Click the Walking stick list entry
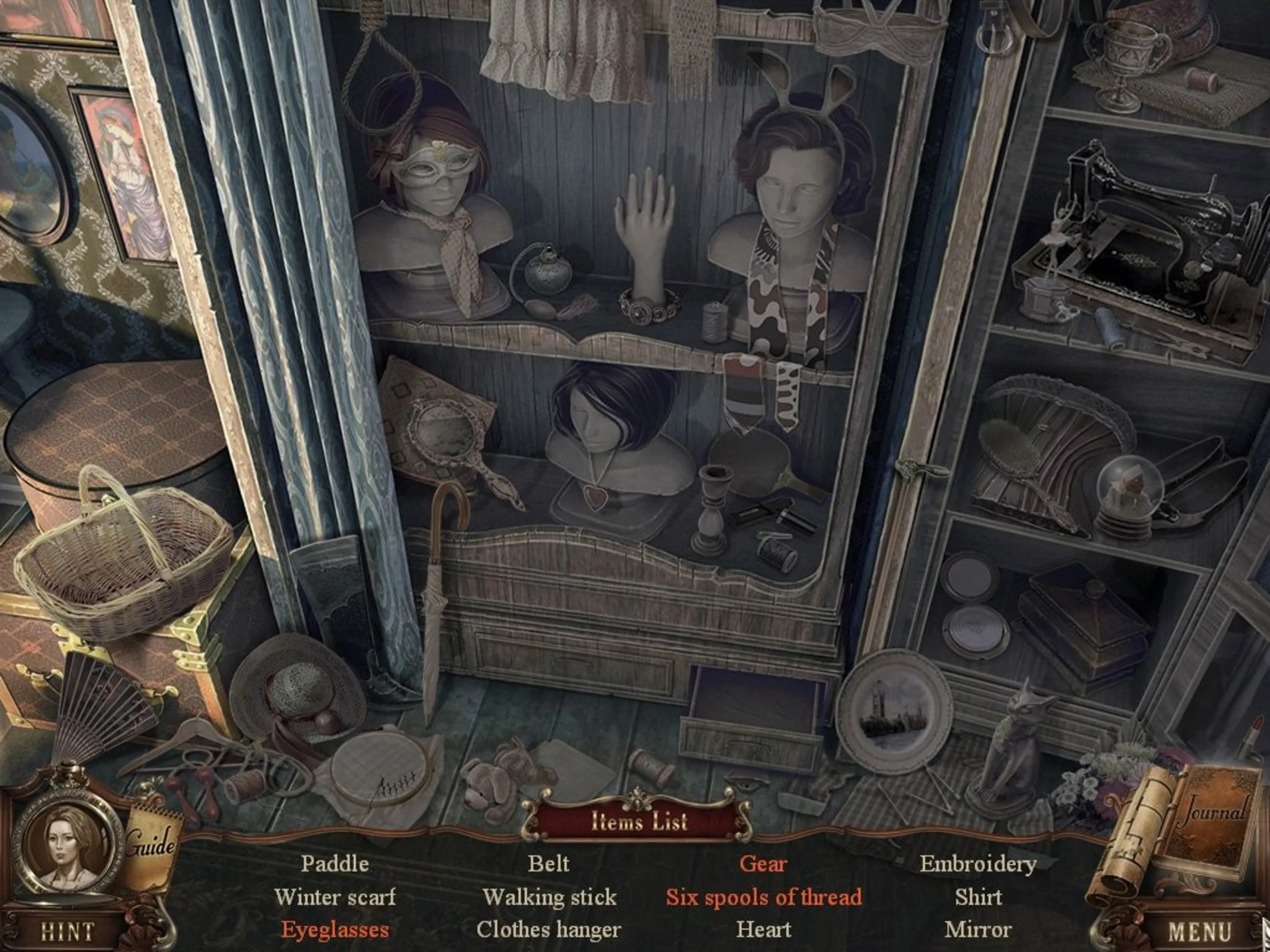 click(549, 897)
